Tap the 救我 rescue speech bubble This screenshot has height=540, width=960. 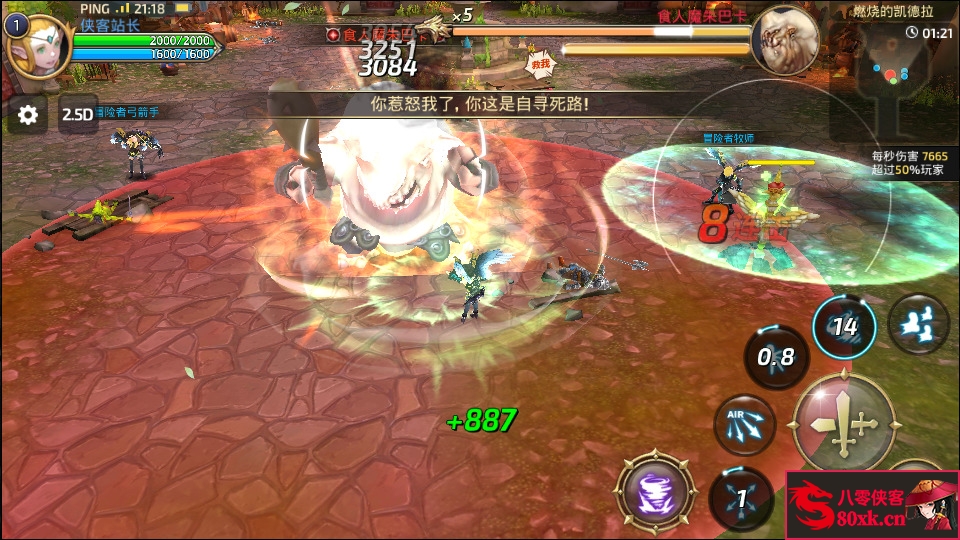[x=541, y=62]
